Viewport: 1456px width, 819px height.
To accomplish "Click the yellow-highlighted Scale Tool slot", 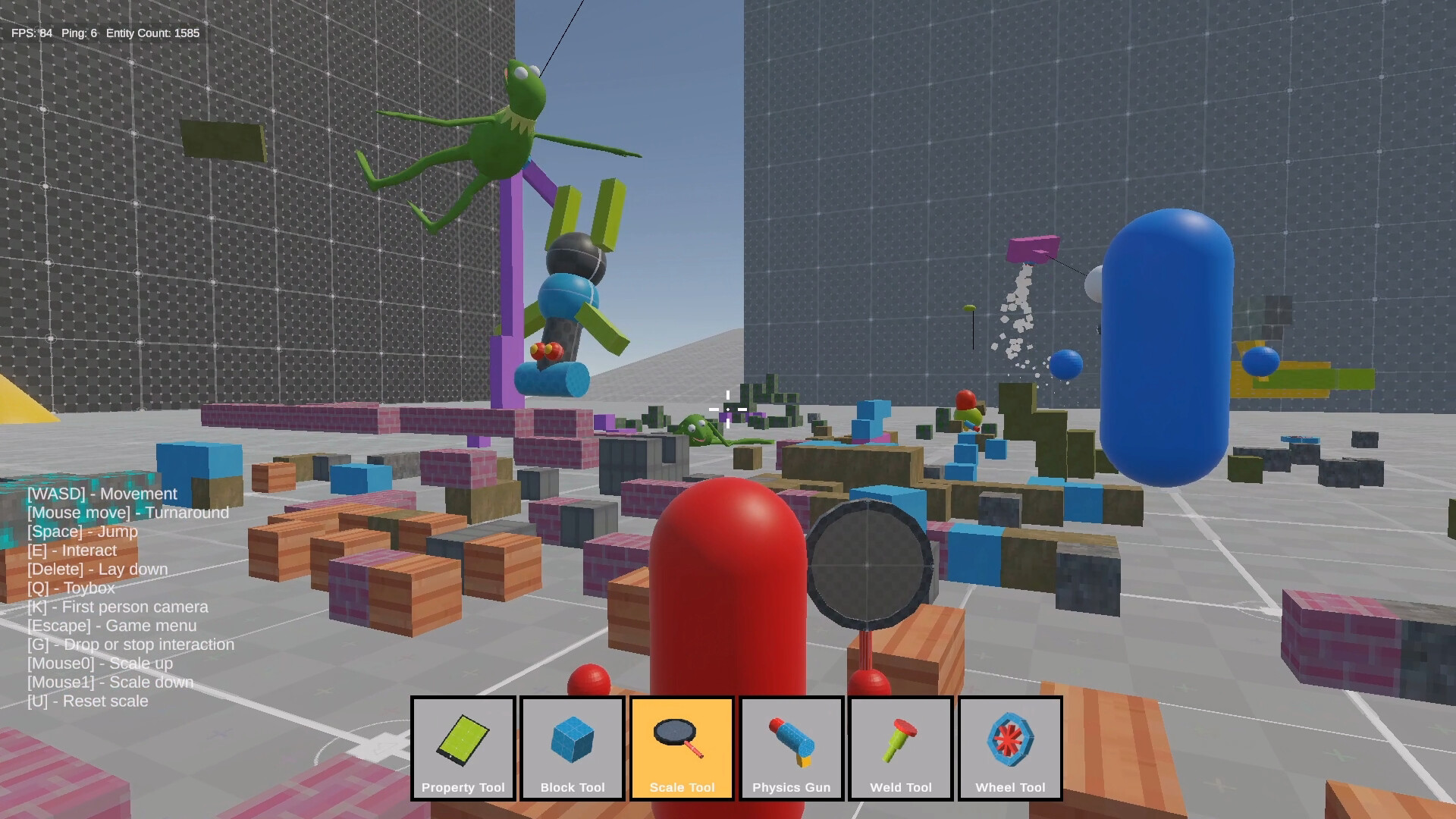I will click(681, 747).
